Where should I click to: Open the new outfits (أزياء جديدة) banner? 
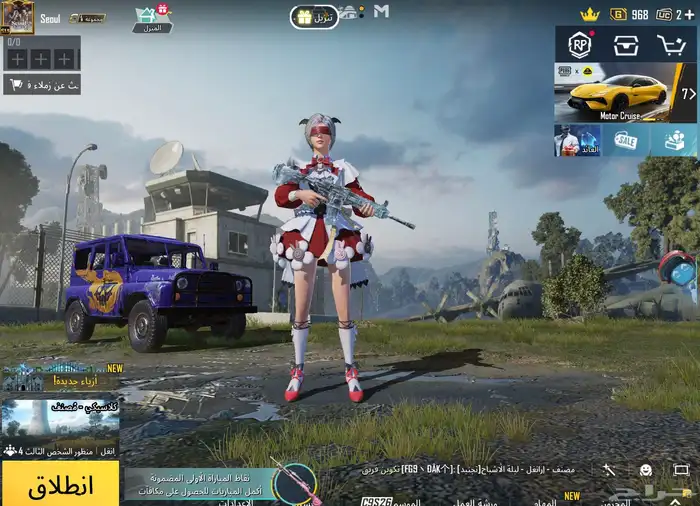click(61, 377)
